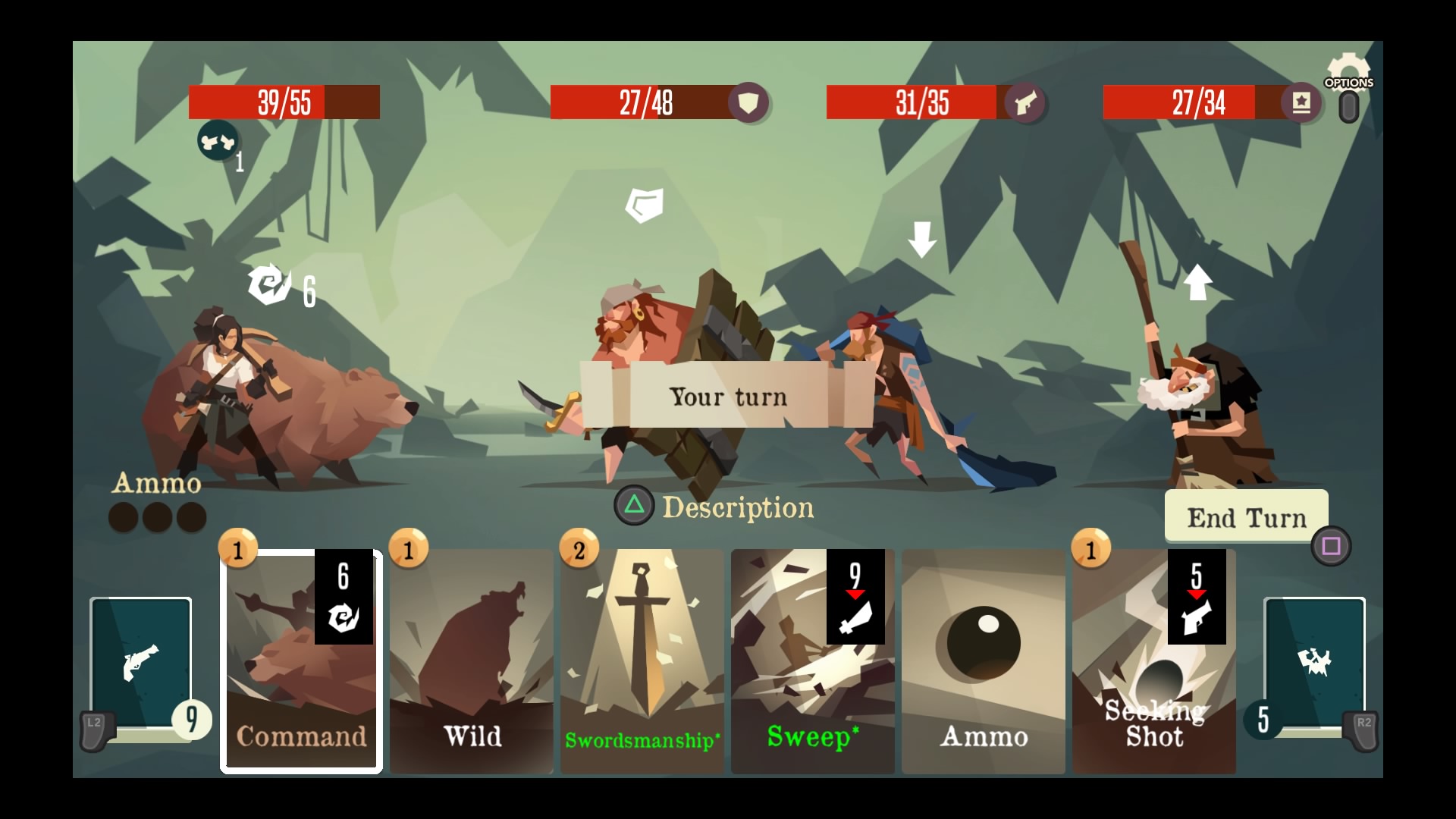Open the discard pile deck
Image resolution: width=1456 pixels, height=819 pixels.
click(x=1314, y=663)
